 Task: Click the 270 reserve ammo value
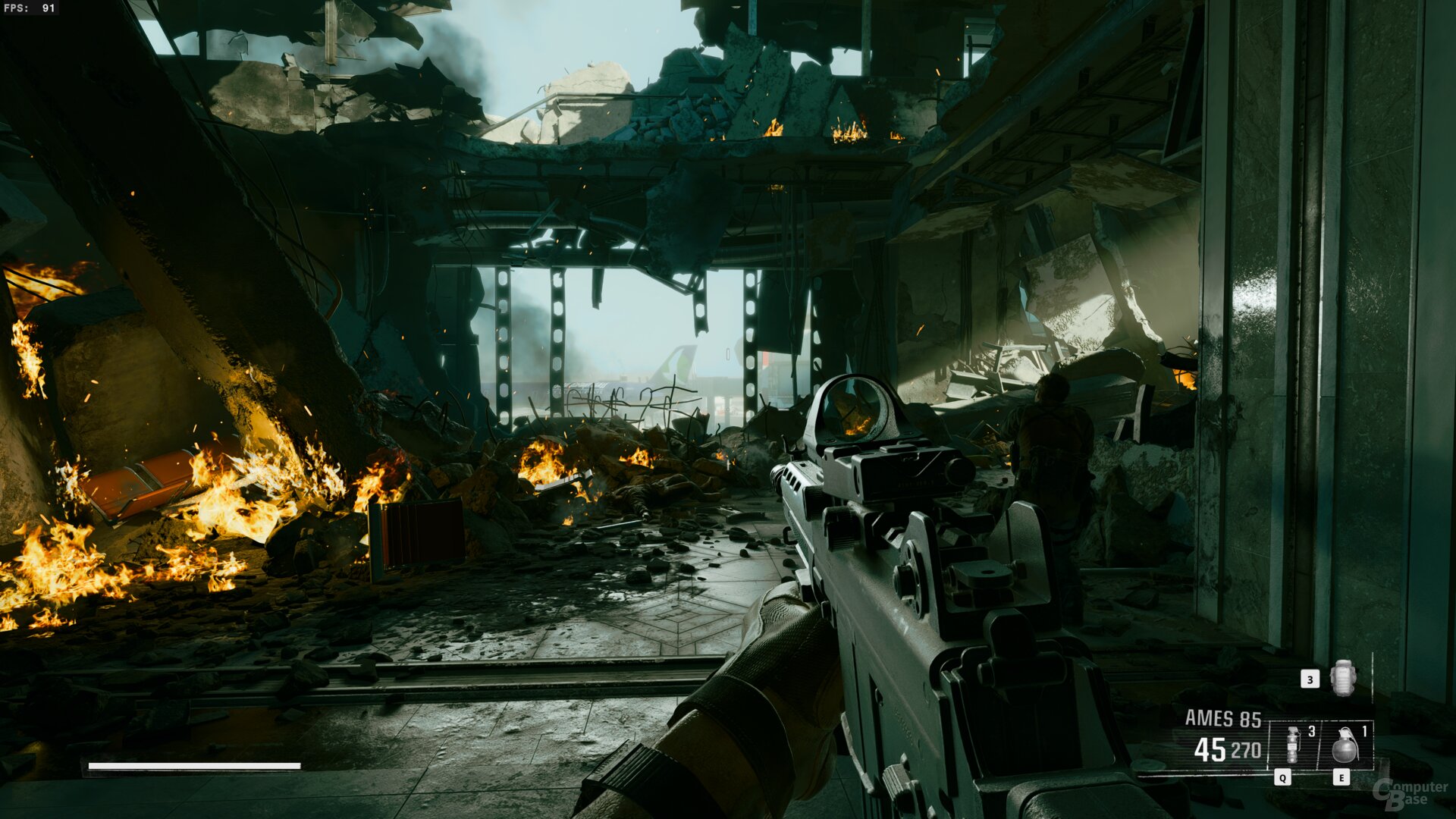point(1244,749)
